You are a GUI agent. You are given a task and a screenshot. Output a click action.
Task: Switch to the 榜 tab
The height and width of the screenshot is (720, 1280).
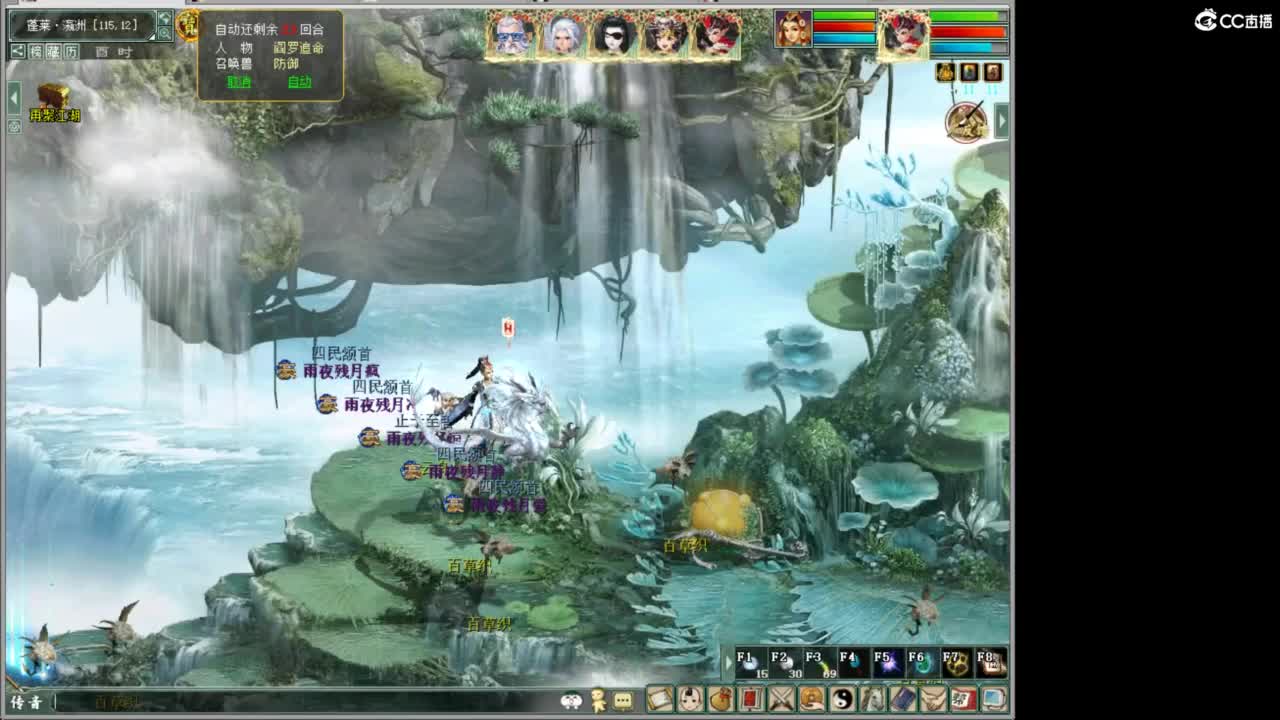coord(35,51)
